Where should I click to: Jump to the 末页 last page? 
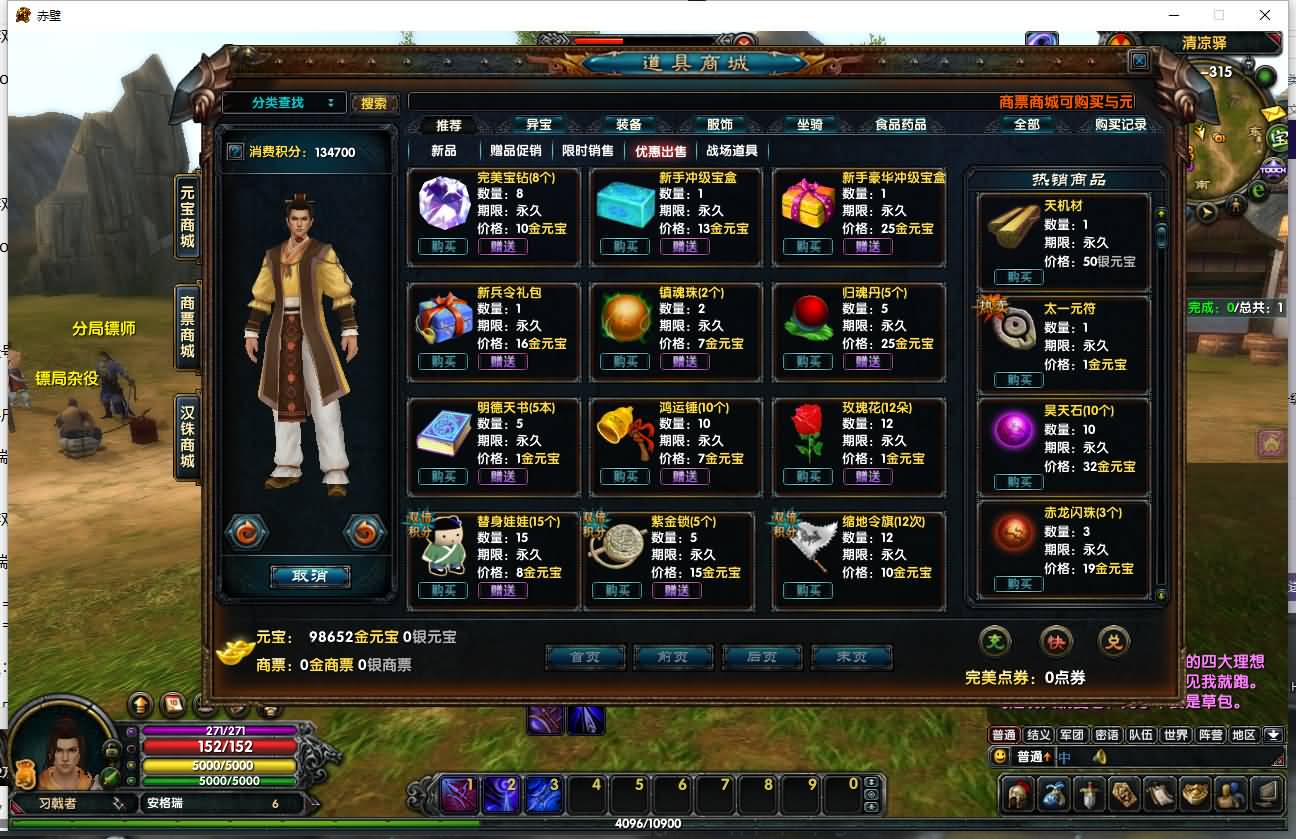[851, 657]
